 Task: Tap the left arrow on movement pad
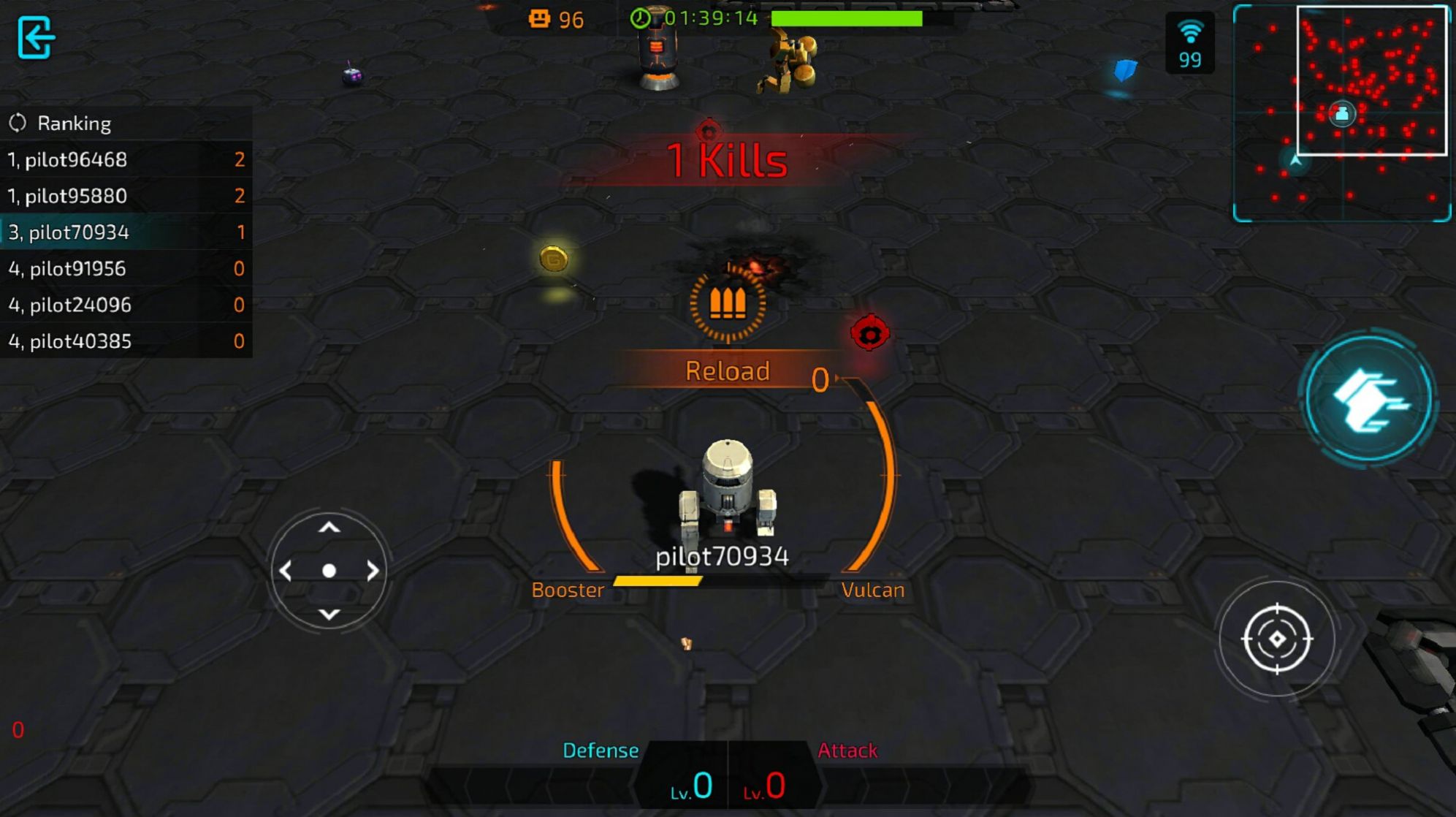[x=286, y=571]
